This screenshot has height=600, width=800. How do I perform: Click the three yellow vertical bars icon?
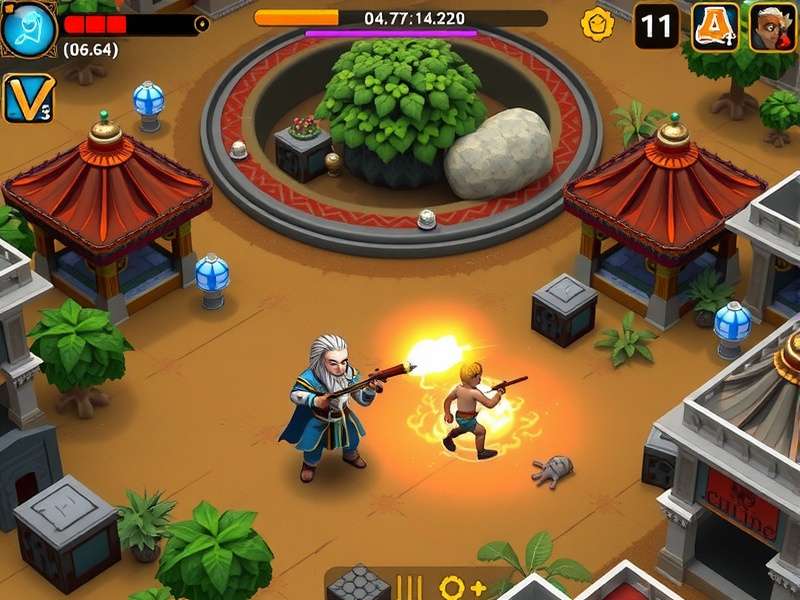pyautogui.click(x=410, y=587)
